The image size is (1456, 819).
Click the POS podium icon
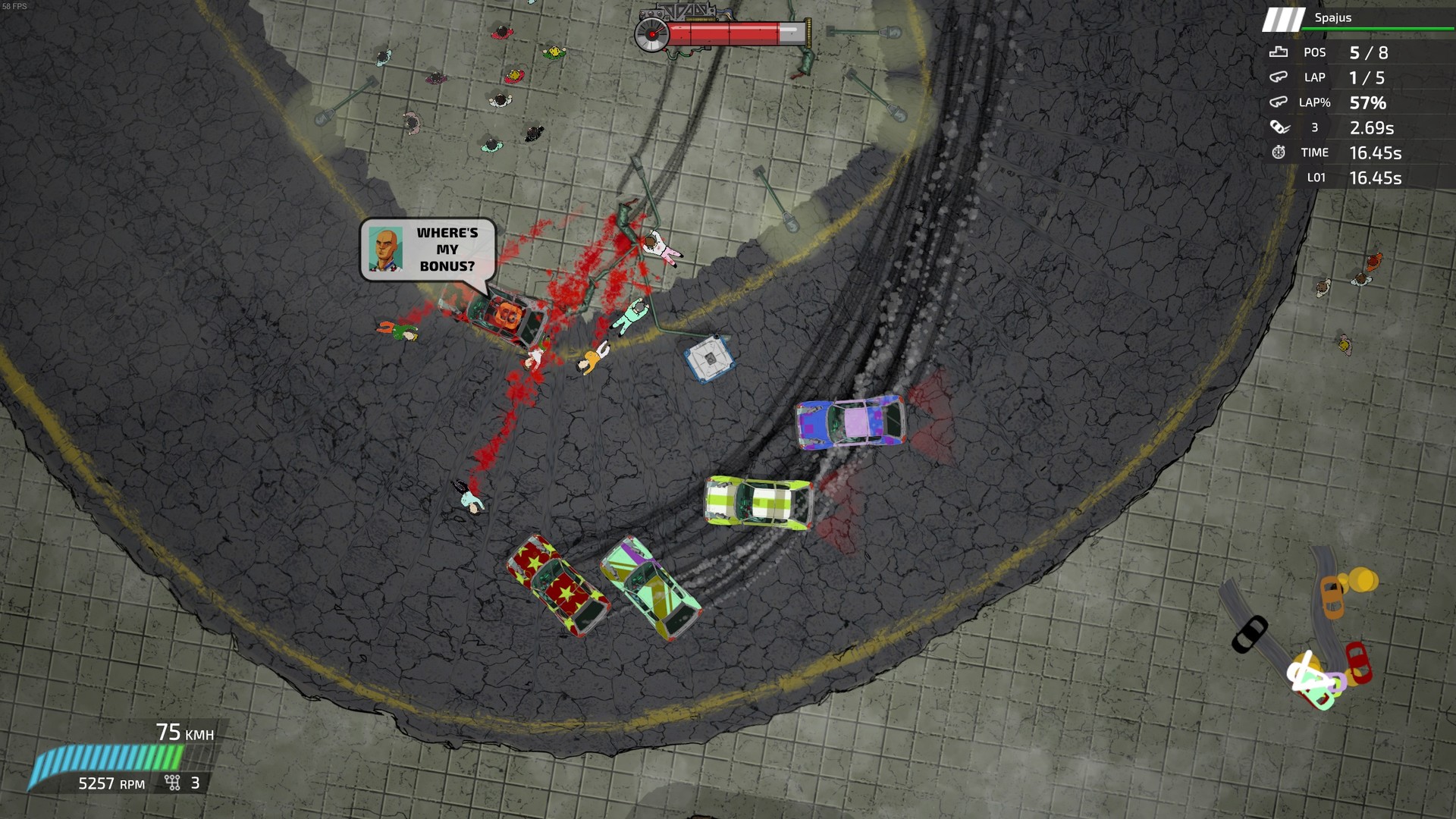click(1278, 52)
